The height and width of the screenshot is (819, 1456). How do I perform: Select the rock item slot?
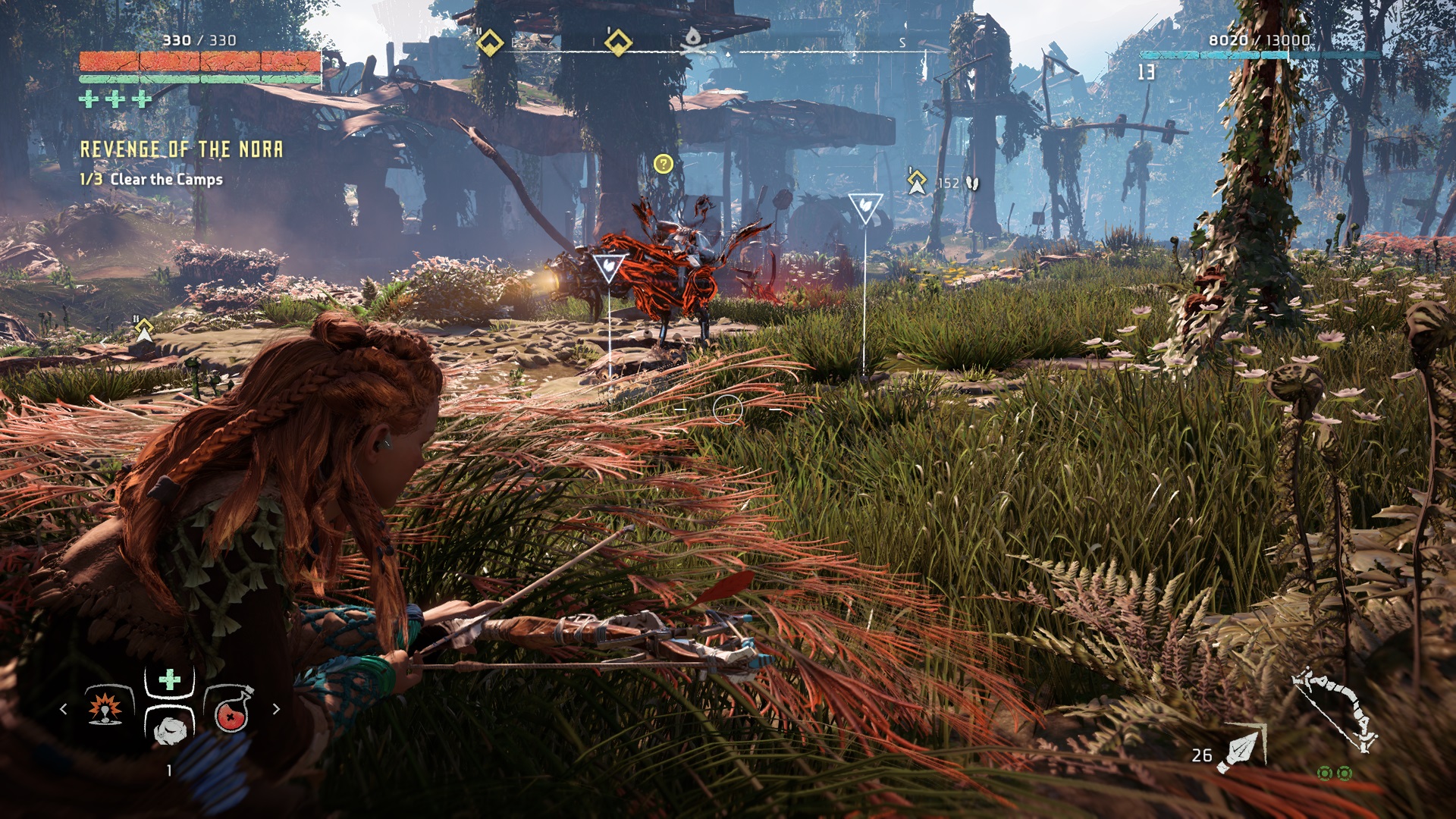pos(170,729)
